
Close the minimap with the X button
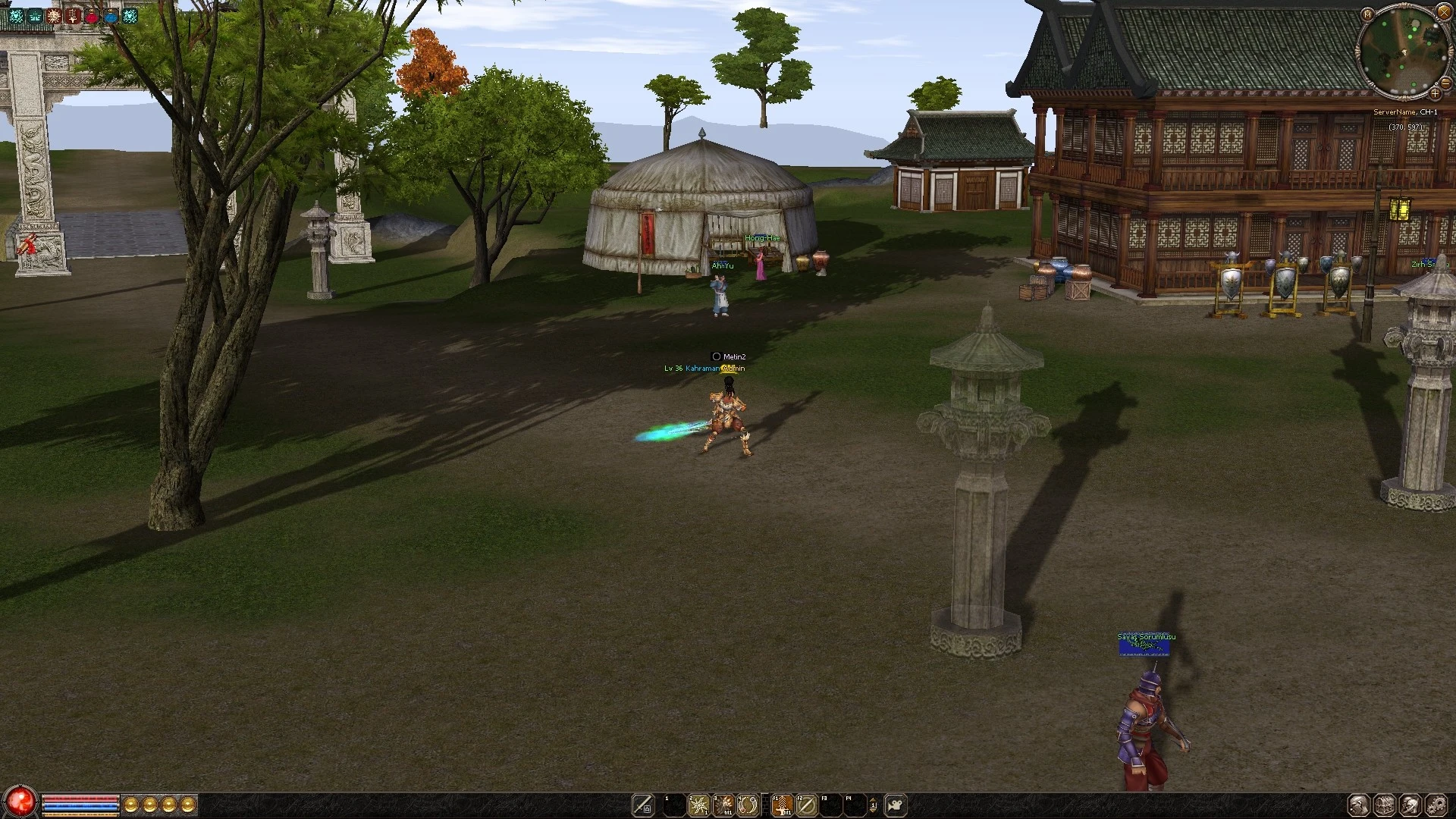[1443, 14]
